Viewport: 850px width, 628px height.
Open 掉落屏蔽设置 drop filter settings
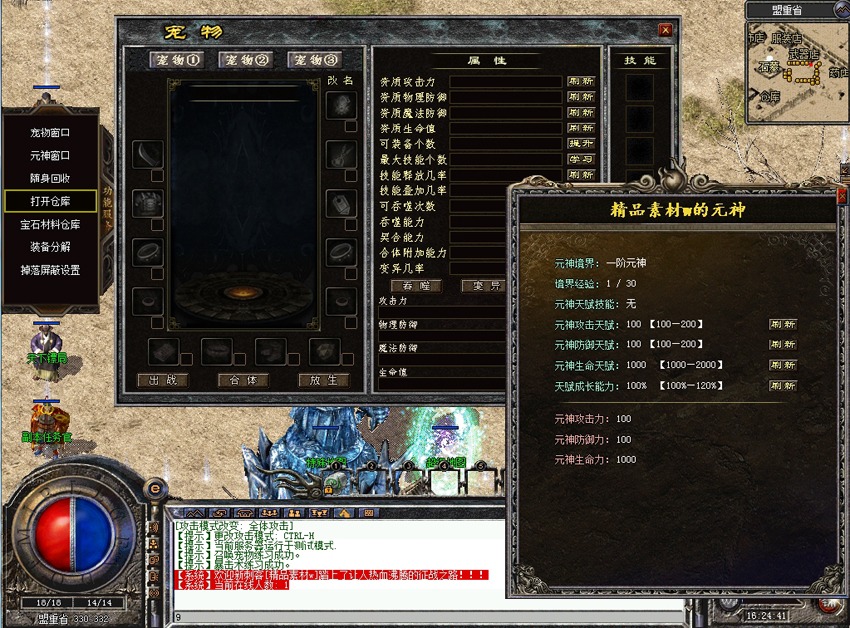click(50, 270)
